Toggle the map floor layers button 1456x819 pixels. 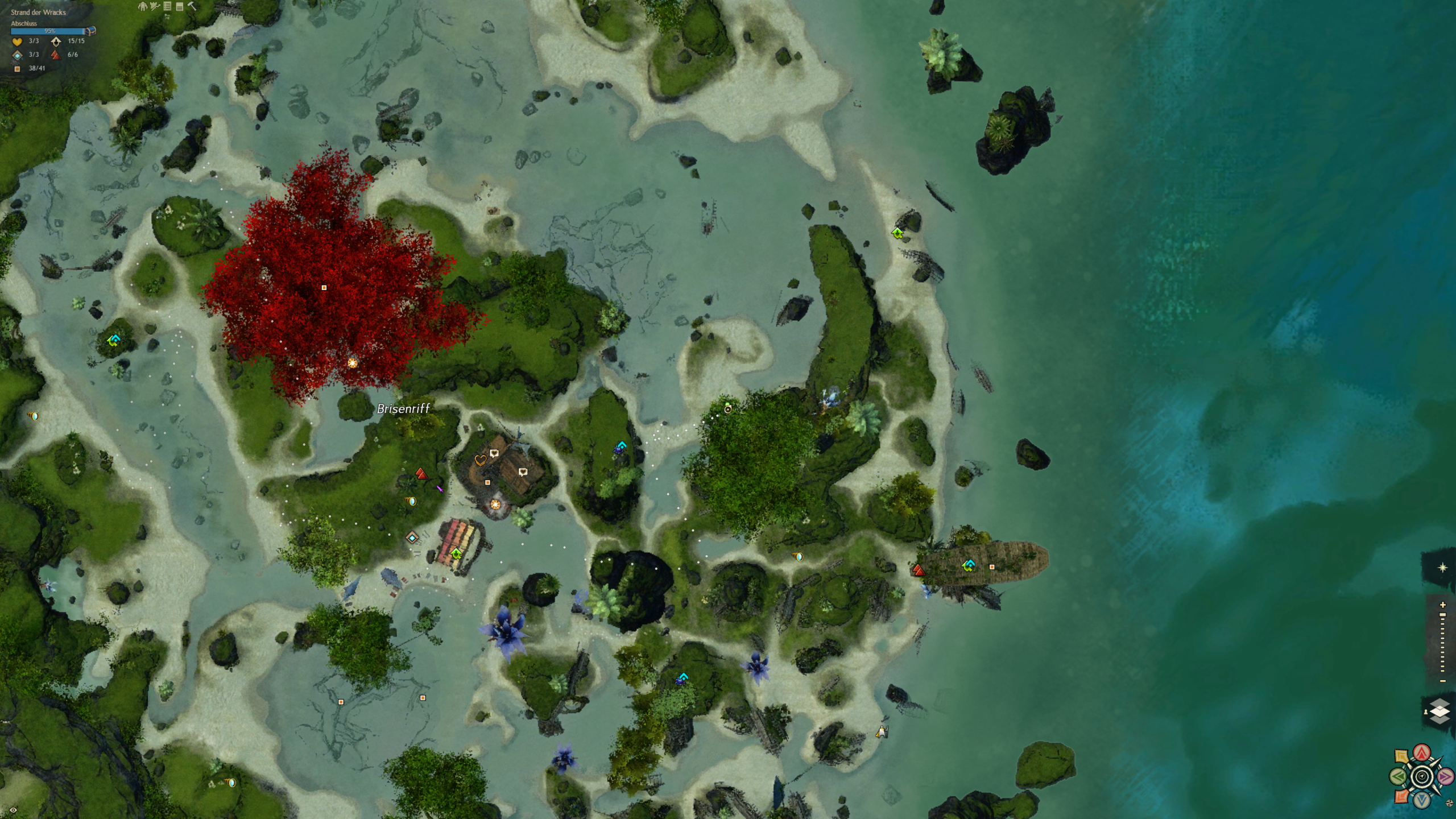[x=1440, y=711]
